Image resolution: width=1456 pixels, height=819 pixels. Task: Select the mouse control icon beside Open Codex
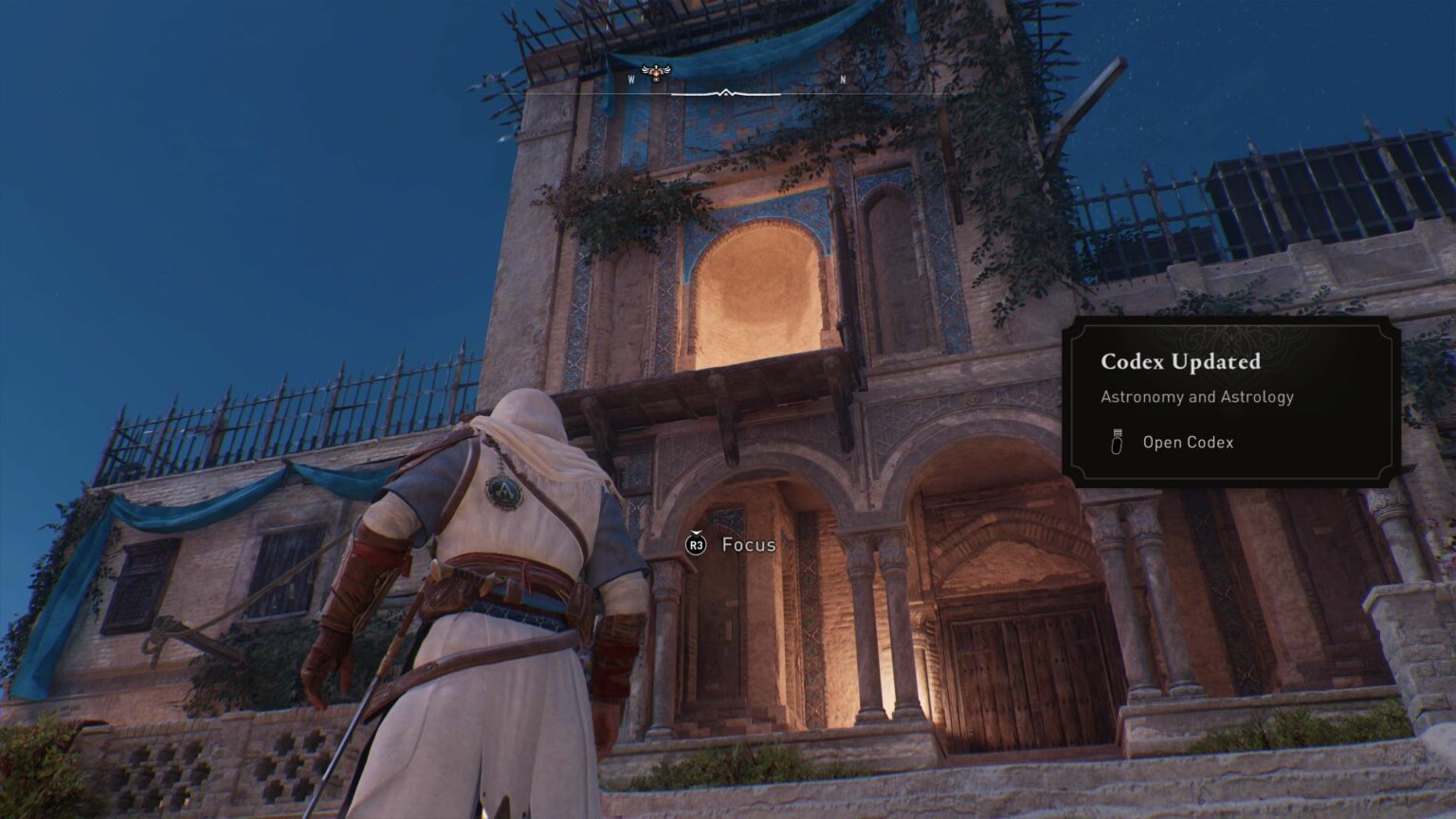click(x=1117, y=442)
